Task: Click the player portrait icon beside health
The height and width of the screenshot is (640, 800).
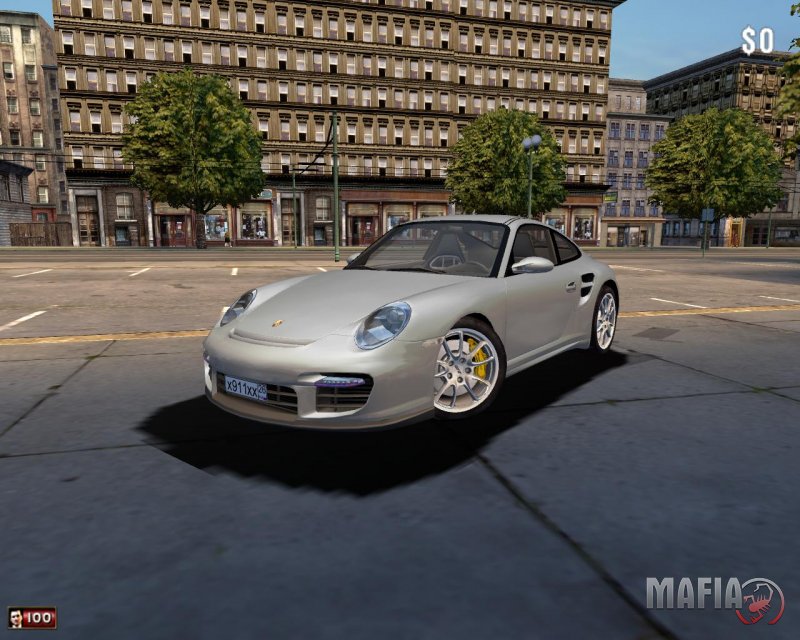Action: 15,618
